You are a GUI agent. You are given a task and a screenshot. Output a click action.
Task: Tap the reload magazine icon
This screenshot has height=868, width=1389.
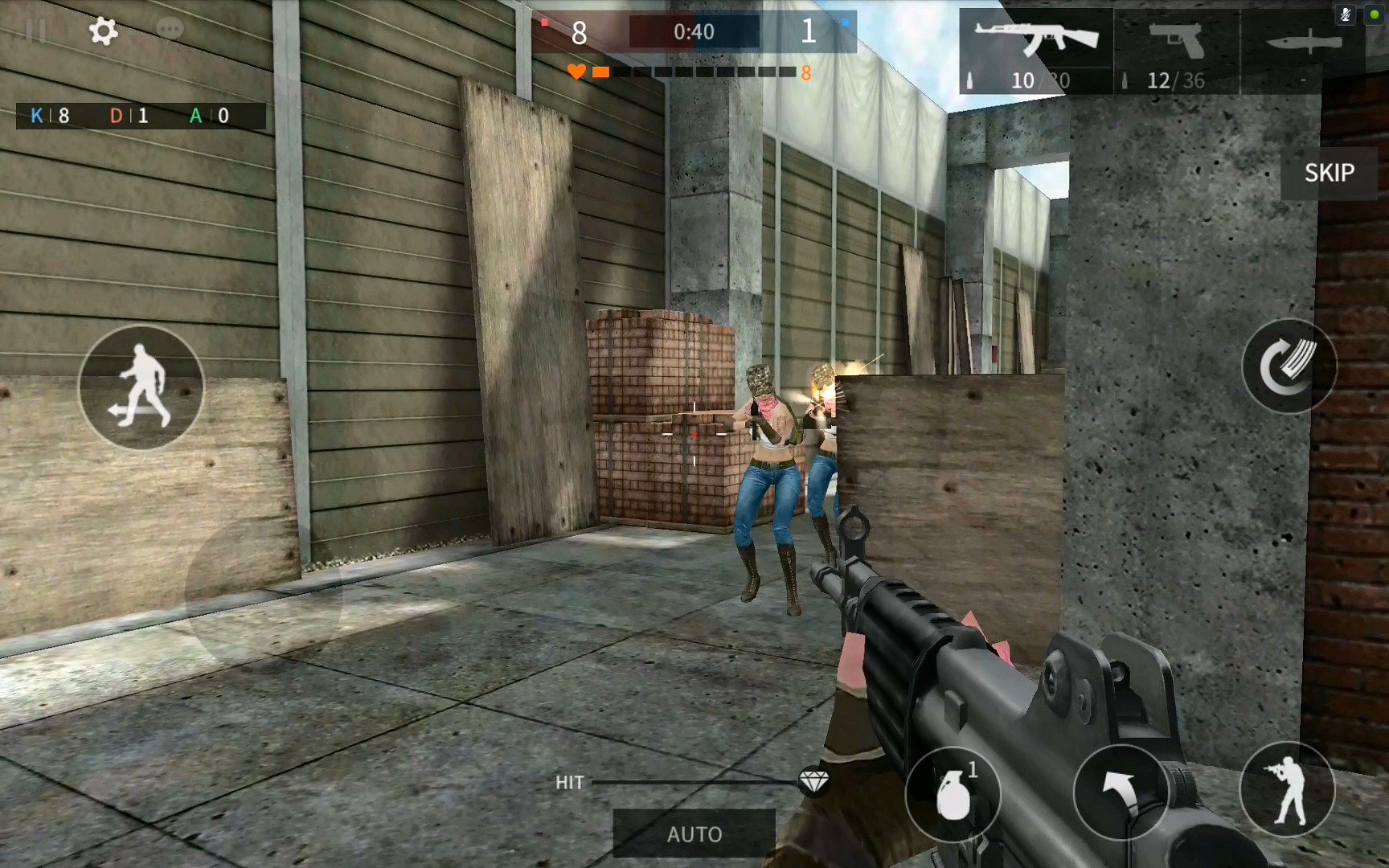[1289, 366]
